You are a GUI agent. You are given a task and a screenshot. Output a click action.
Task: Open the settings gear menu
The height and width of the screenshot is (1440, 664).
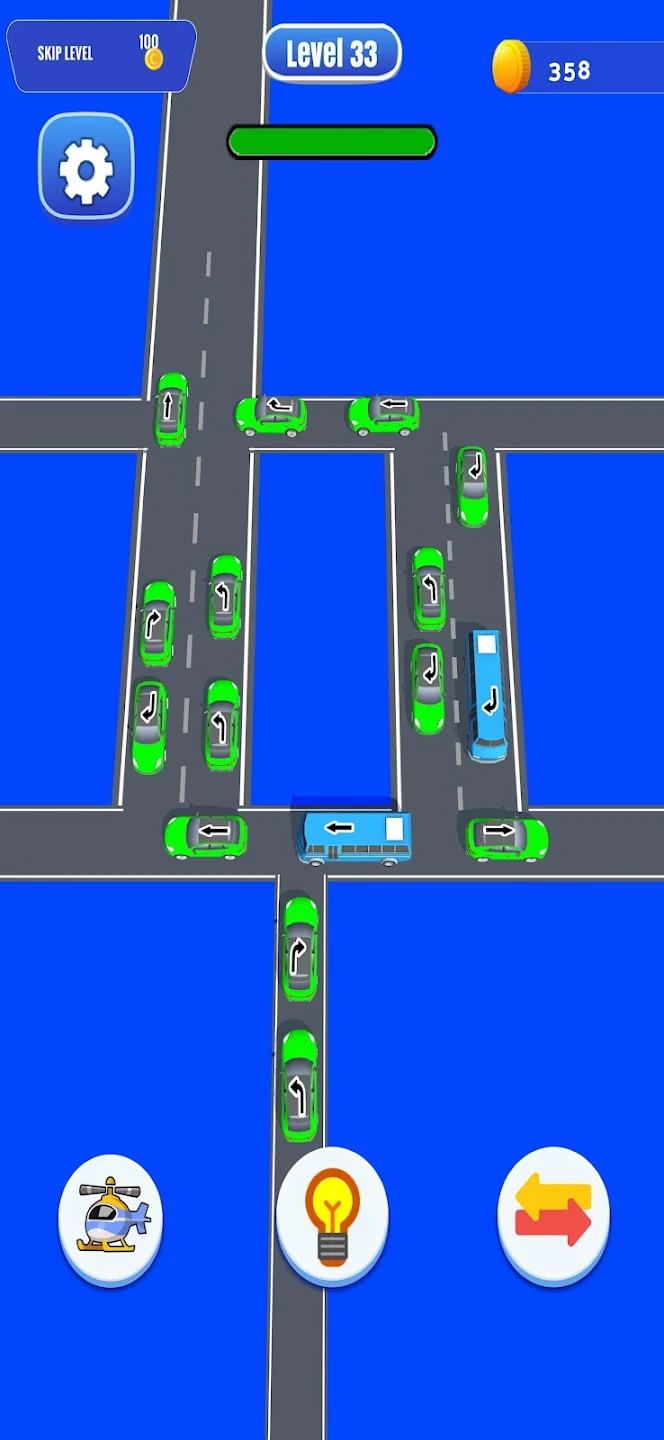(x=86, y=168)
